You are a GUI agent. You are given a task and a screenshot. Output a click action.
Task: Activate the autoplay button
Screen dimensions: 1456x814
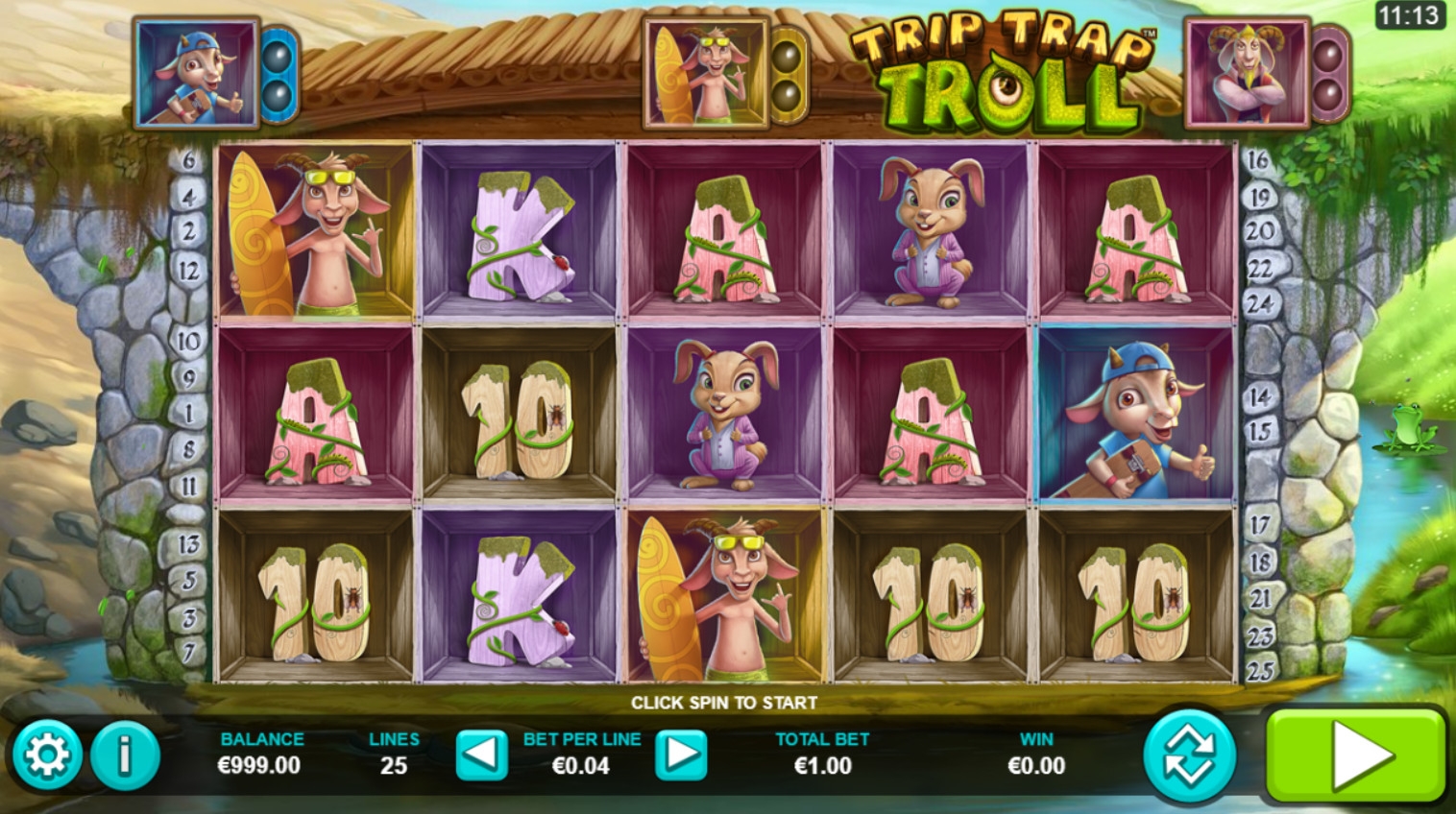[1190, 755]
